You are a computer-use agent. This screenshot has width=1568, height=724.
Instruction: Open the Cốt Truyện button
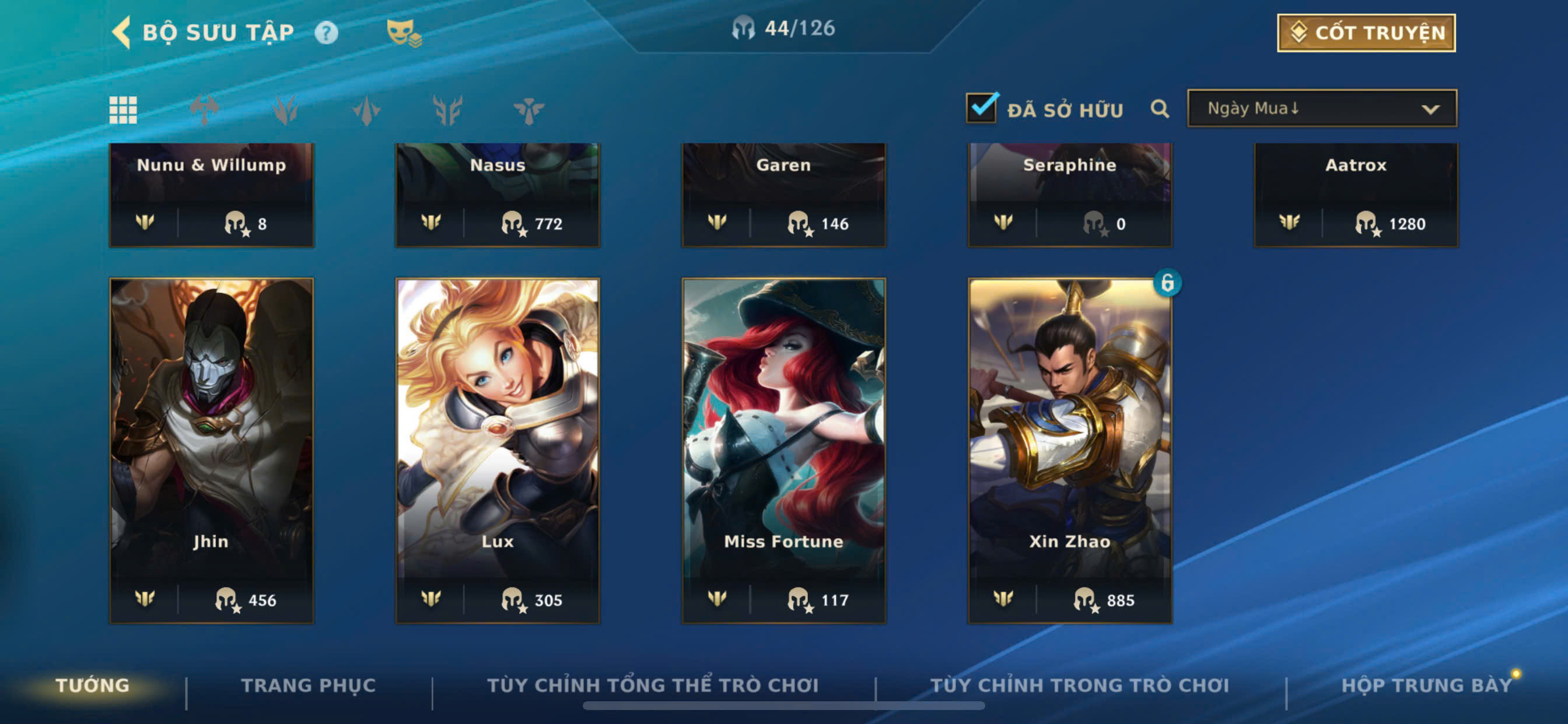tap(1366, 33)
